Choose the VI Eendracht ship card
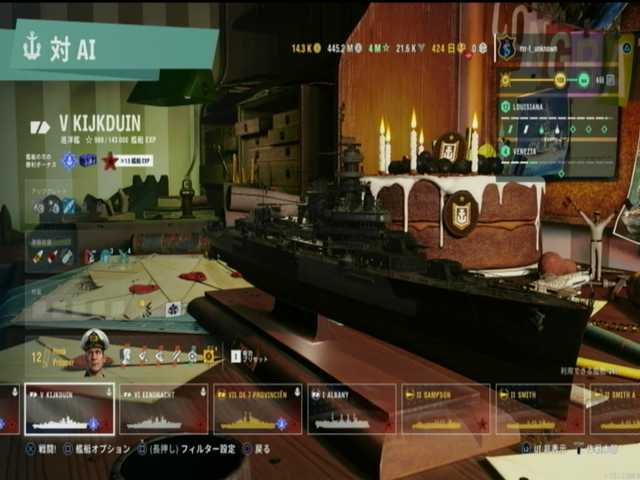 point(164,409)
